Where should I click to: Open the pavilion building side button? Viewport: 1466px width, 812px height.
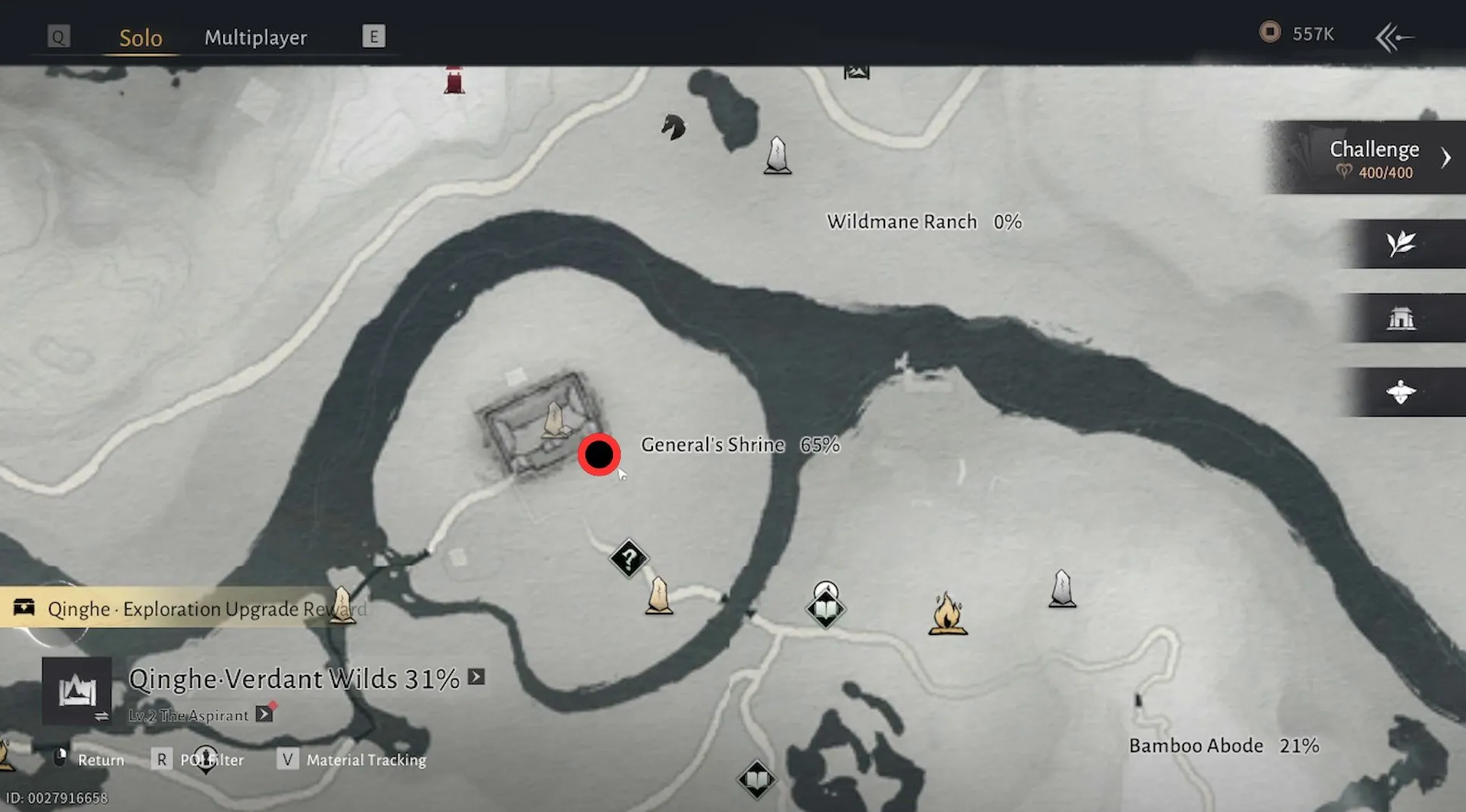pyautogui.click(x=1401, y=317)
